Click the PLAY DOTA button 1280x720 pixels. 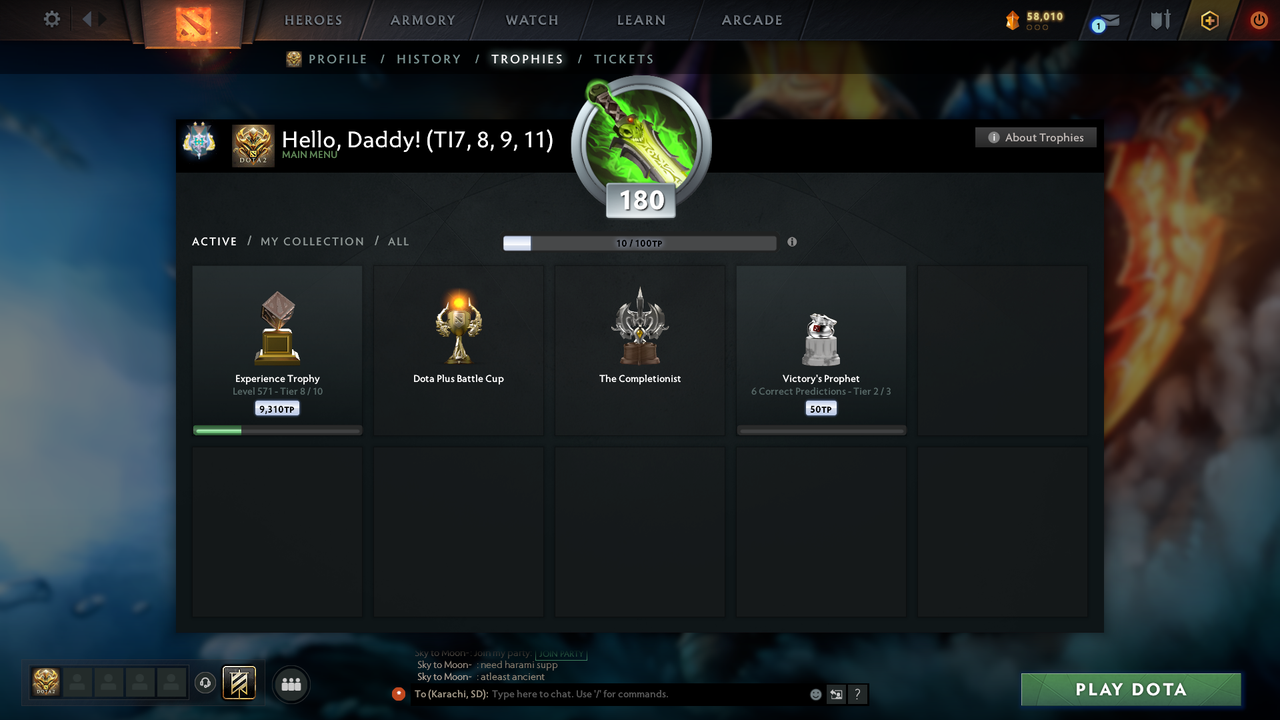pyautogui.click(x=1130, y=689)
